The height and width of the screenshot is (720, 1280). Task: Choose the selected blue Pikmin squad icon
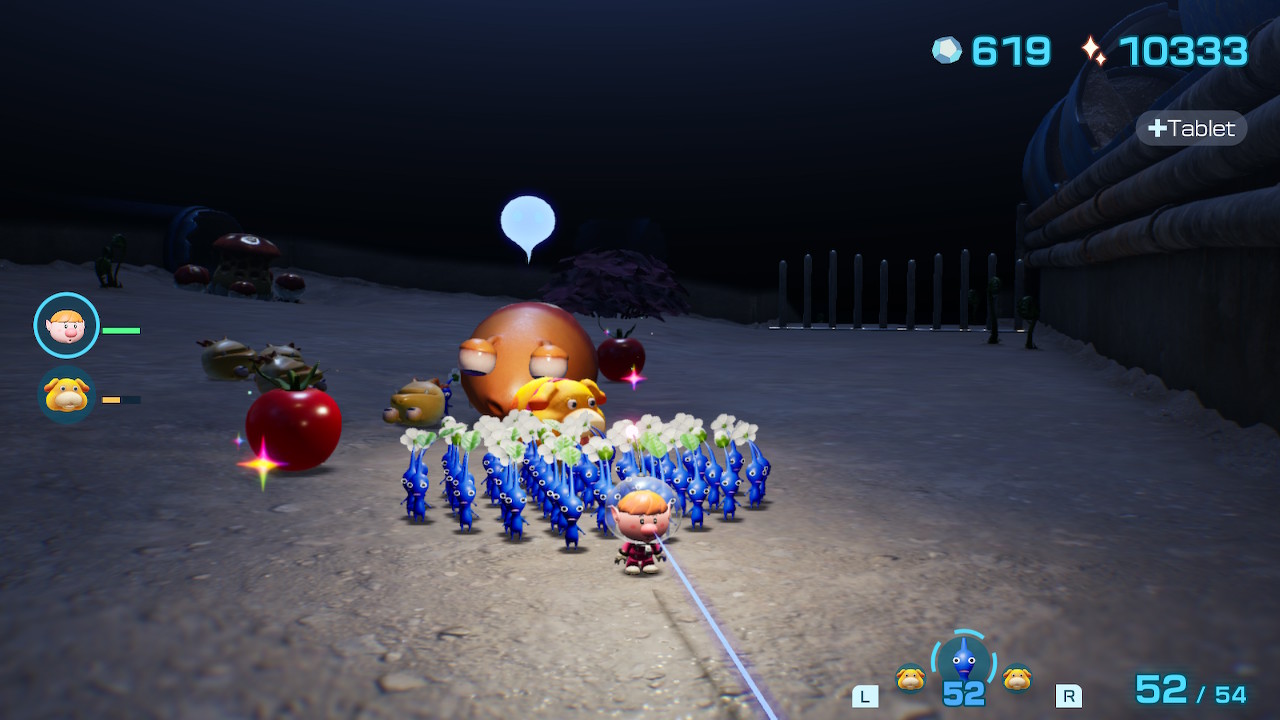[x=963, y=660]
